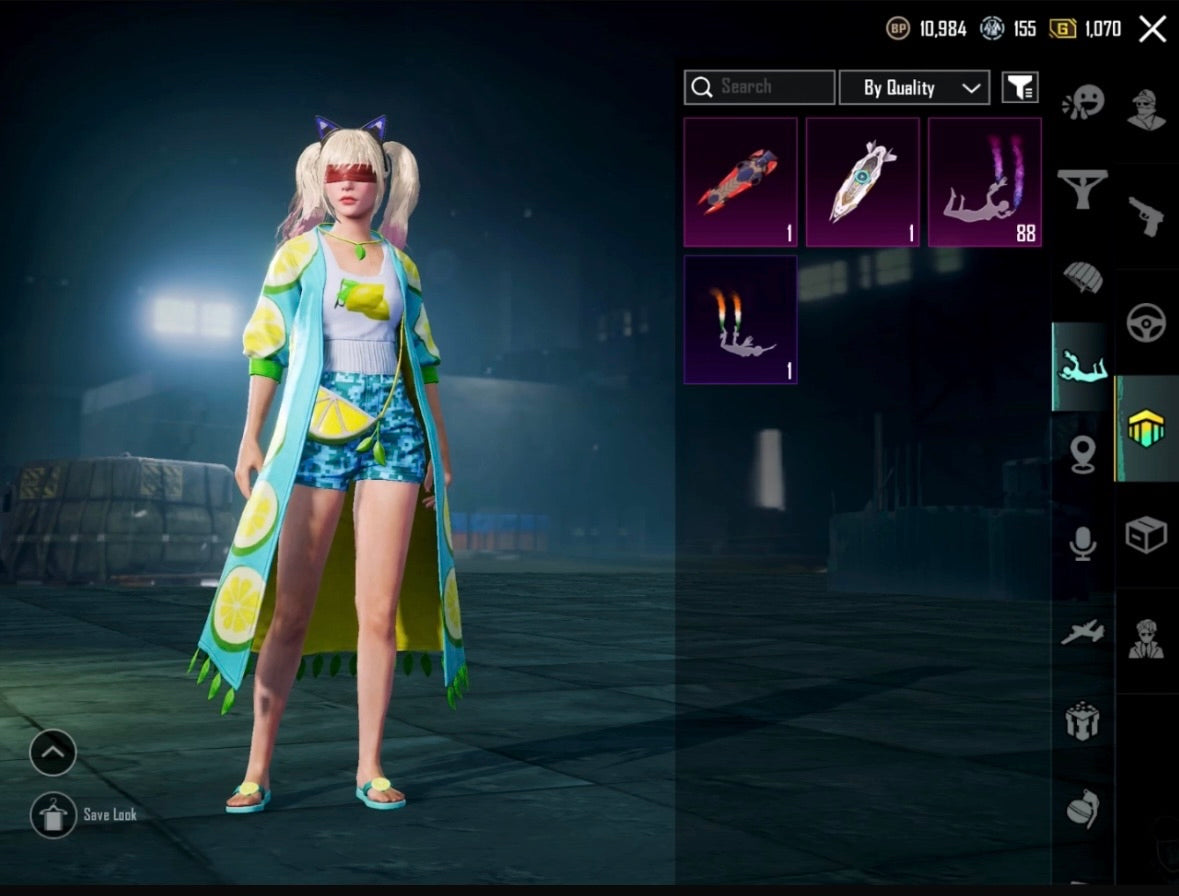The width and height of the screenshot is (1179, 896).
Task: Switch to the emote smiley category
Action: [x=1082, y=103]
